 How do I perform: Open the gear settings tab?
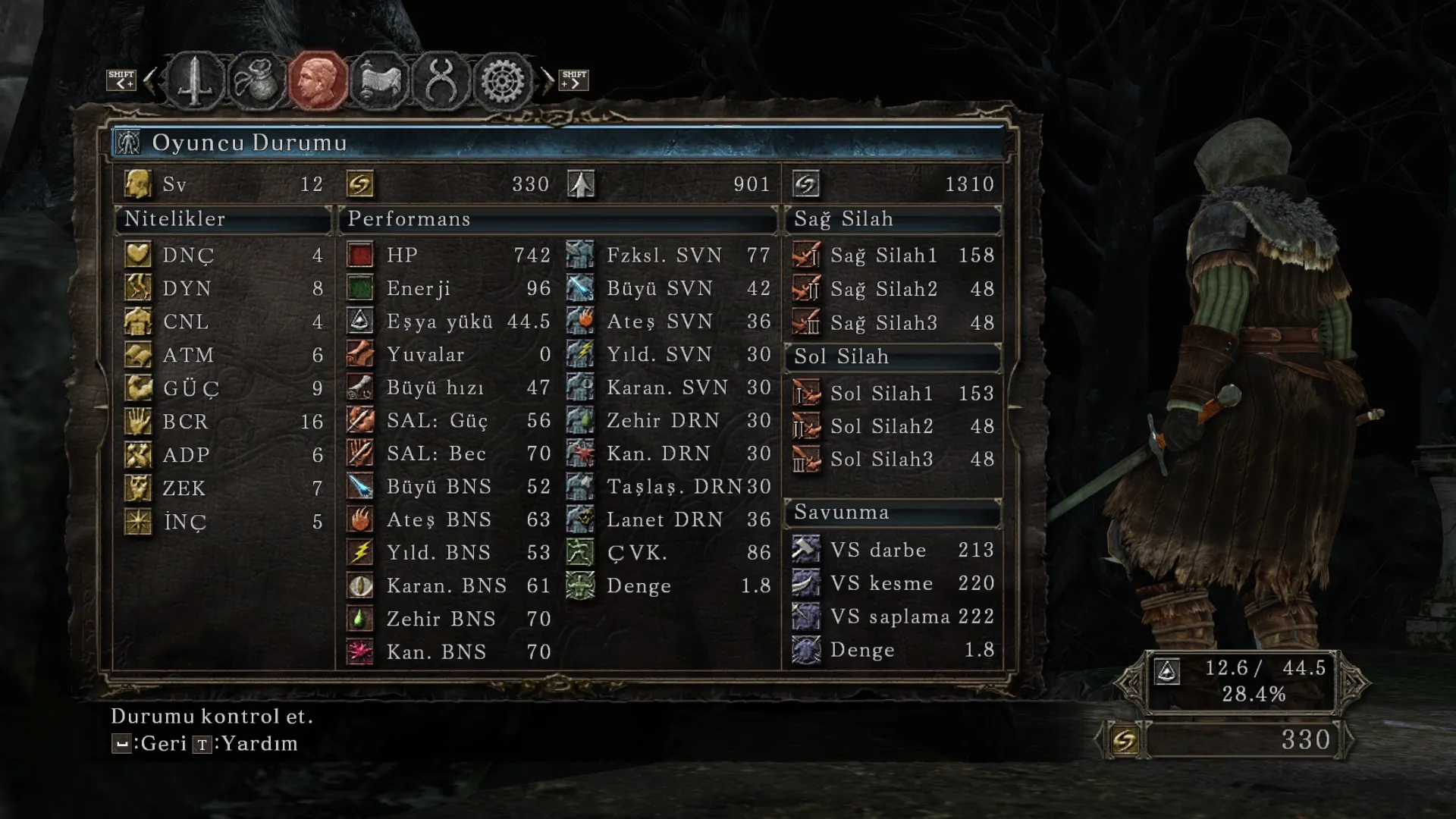pyautogui.click(x=502, y=80)
